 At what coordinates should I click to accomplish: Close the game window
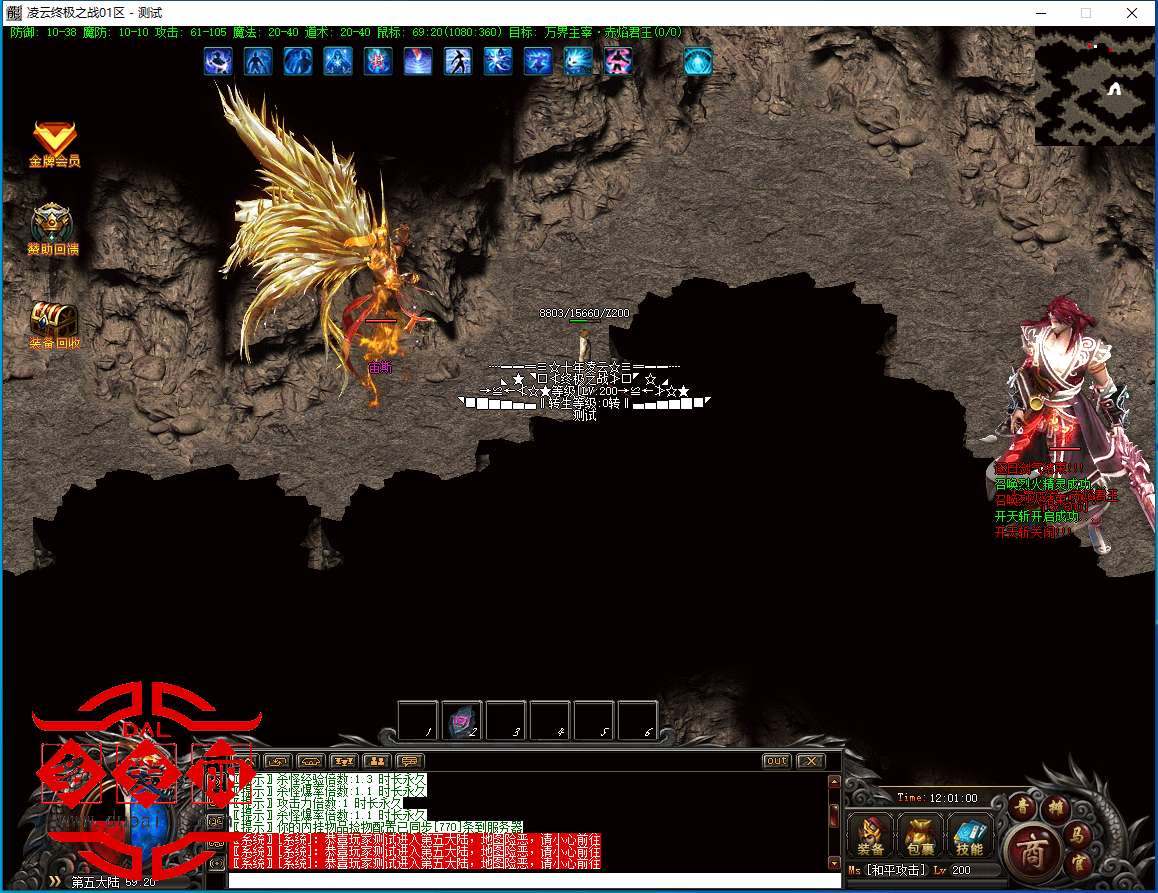click(x=1130, y=13)
